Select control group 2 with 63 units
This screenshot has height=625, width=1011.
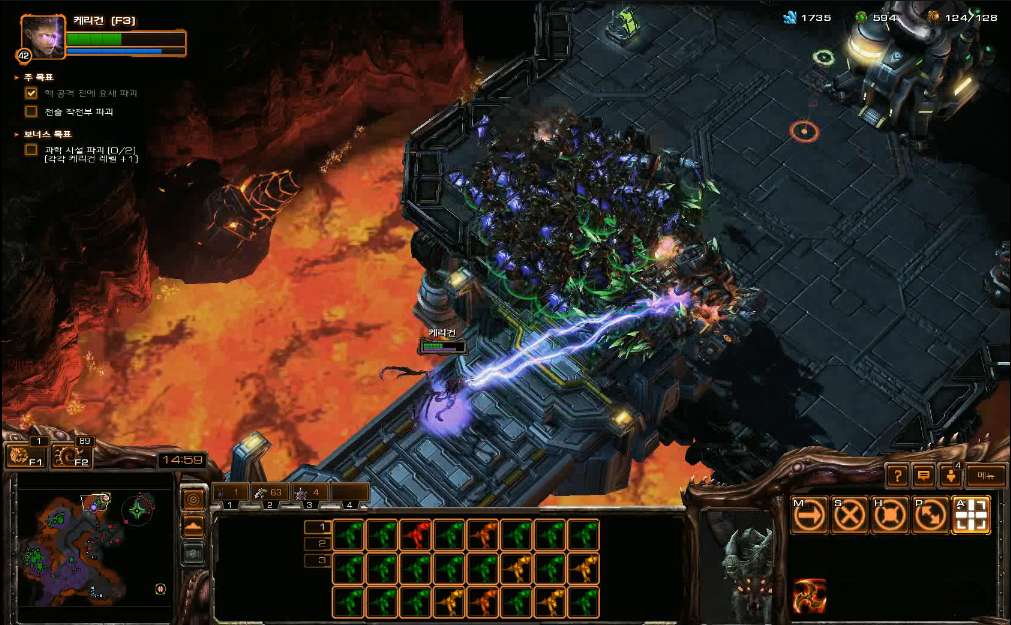(x=269, y=492)
